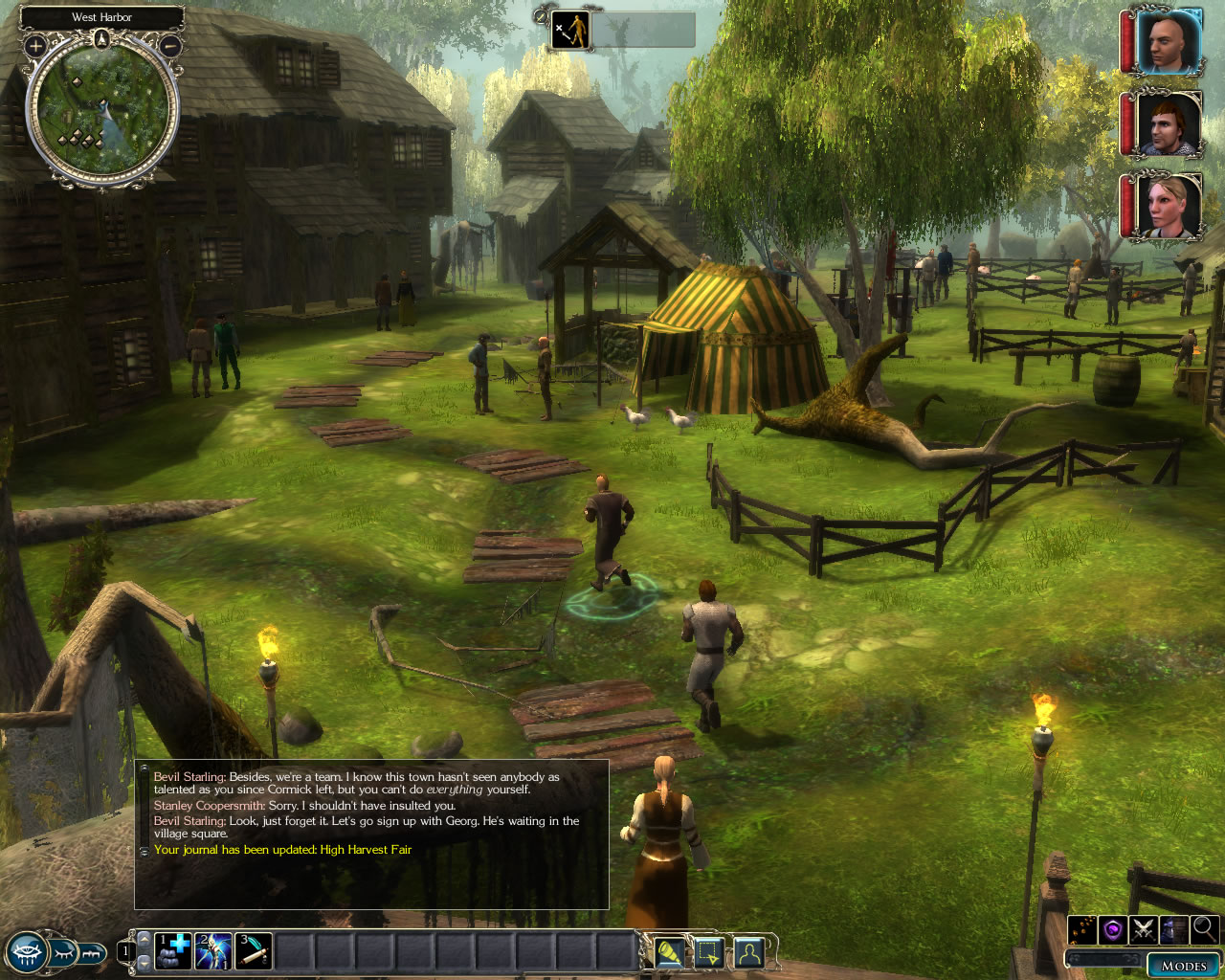Zoom in the minimap with the plus button
This screenshot has width=1225, height=980.
coord(35,45)
